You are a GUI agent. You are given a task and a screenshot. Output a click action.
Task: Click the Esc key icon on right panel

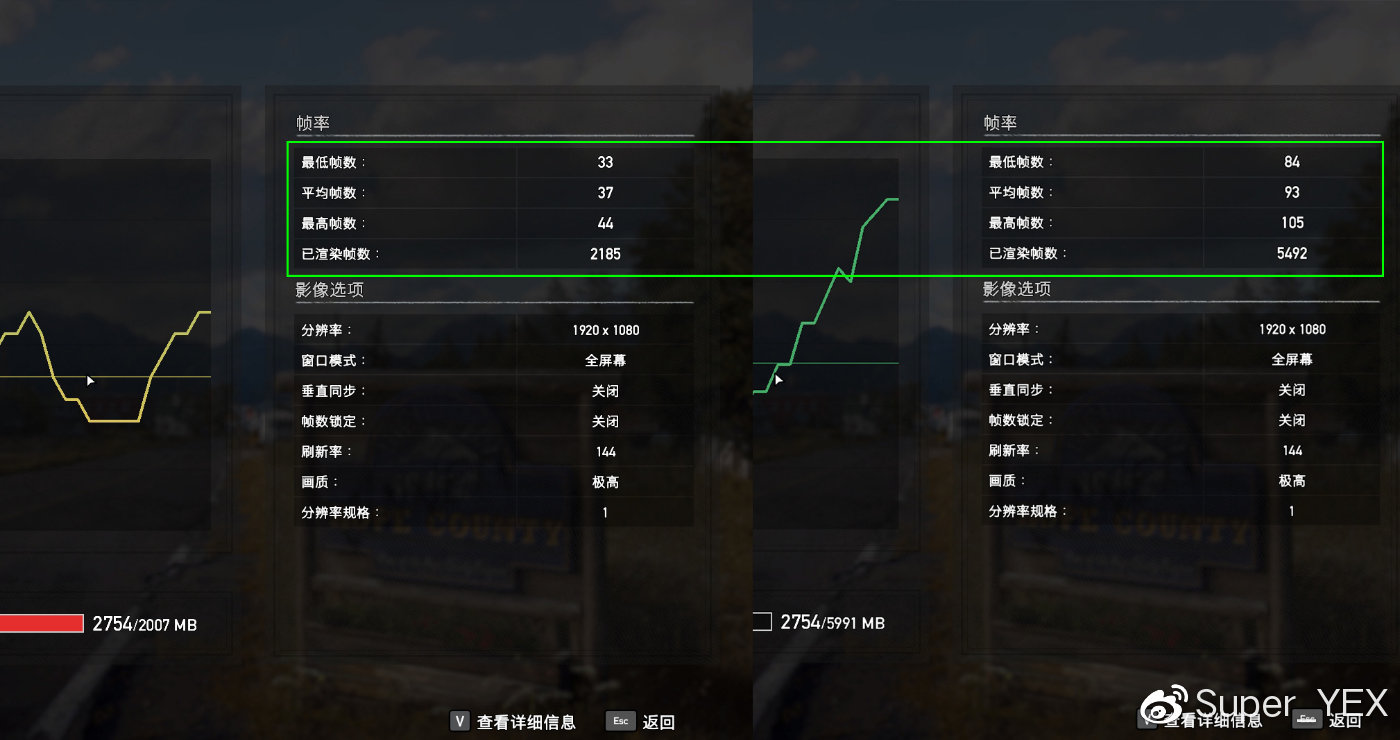click(1305, 719)
